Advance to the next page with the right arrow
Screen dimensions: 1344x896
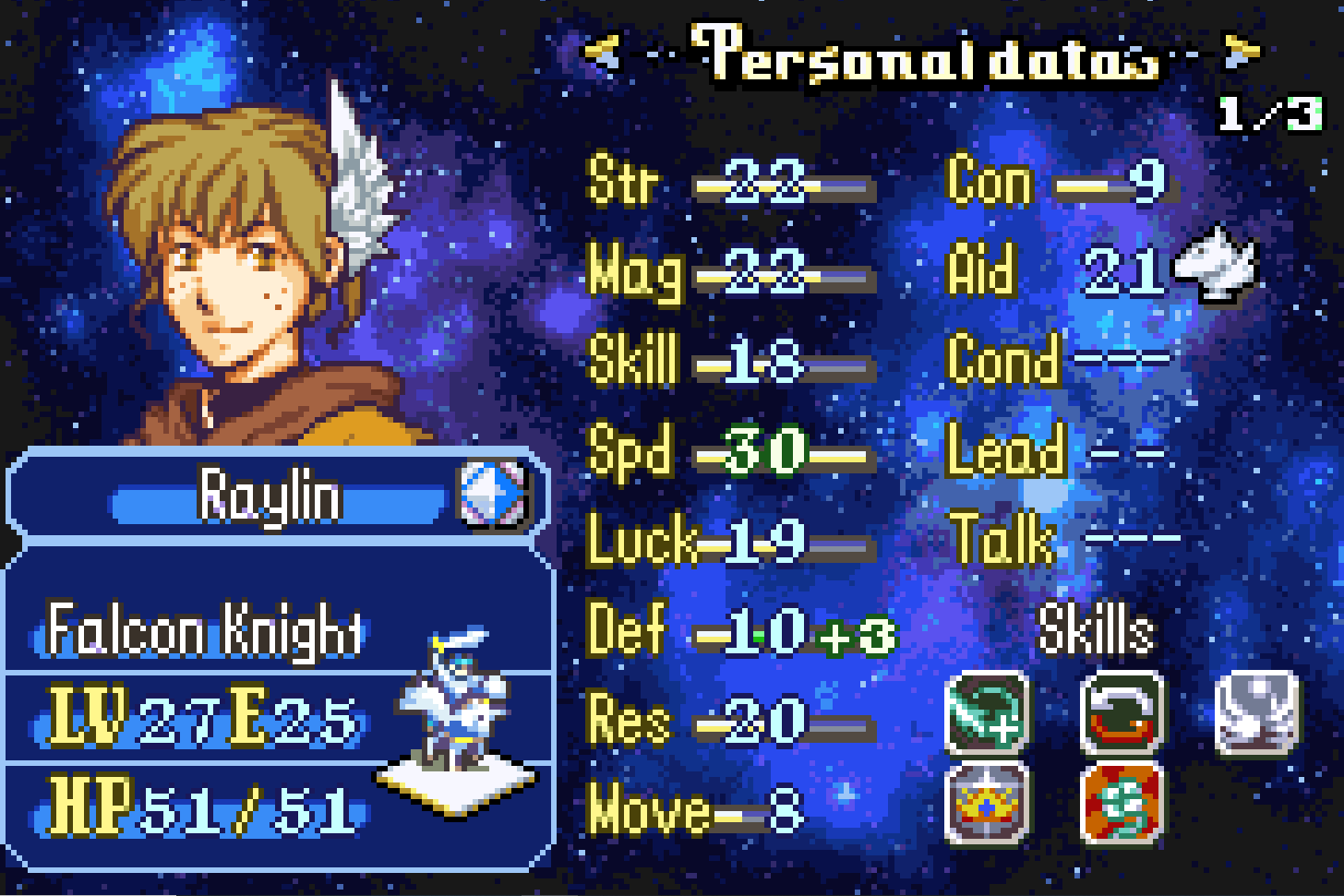[1241, 53]
